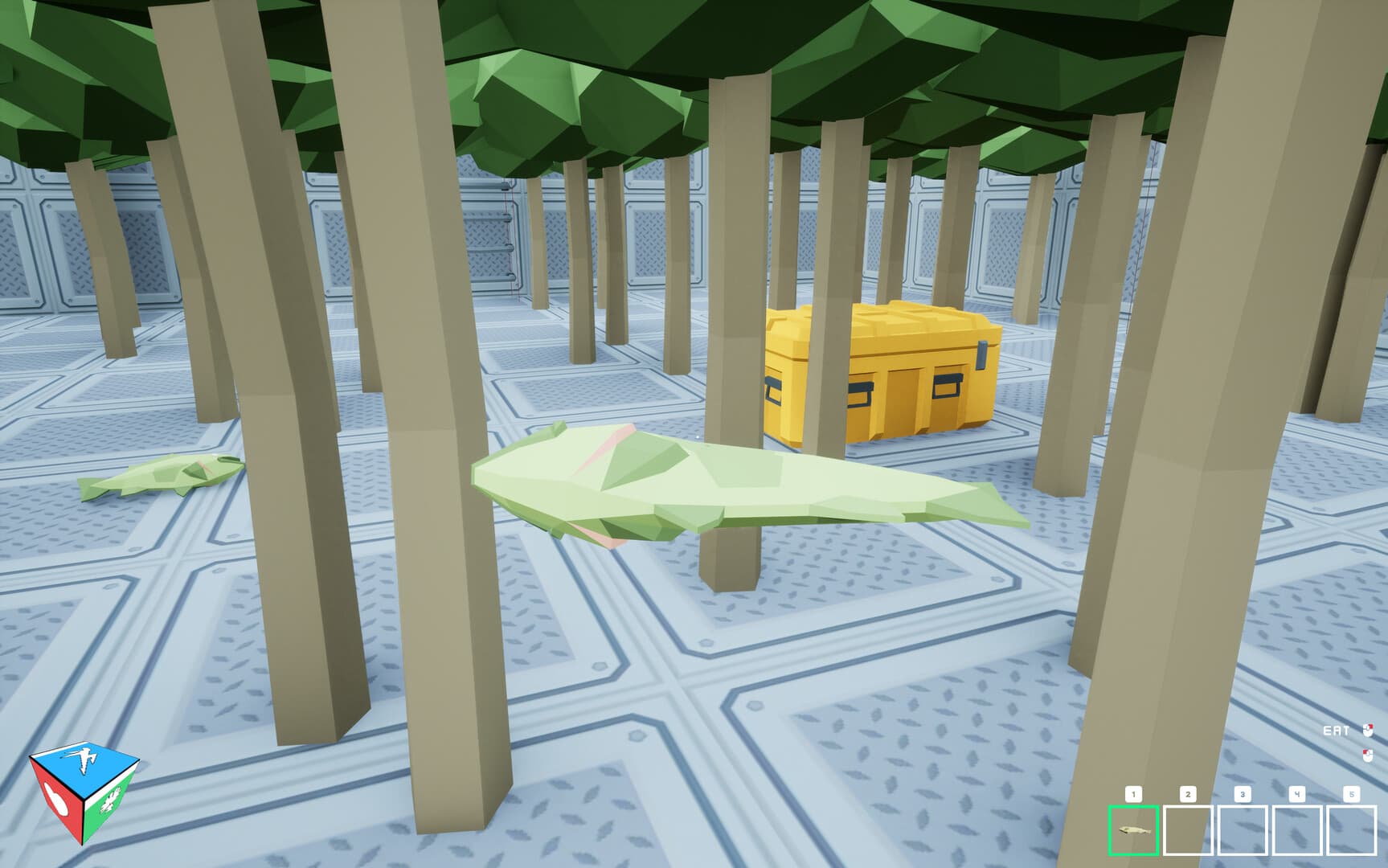Screen dimensions: 1388x868
Task: Click the egg icon on the red cube face
Action: point(57,800)
